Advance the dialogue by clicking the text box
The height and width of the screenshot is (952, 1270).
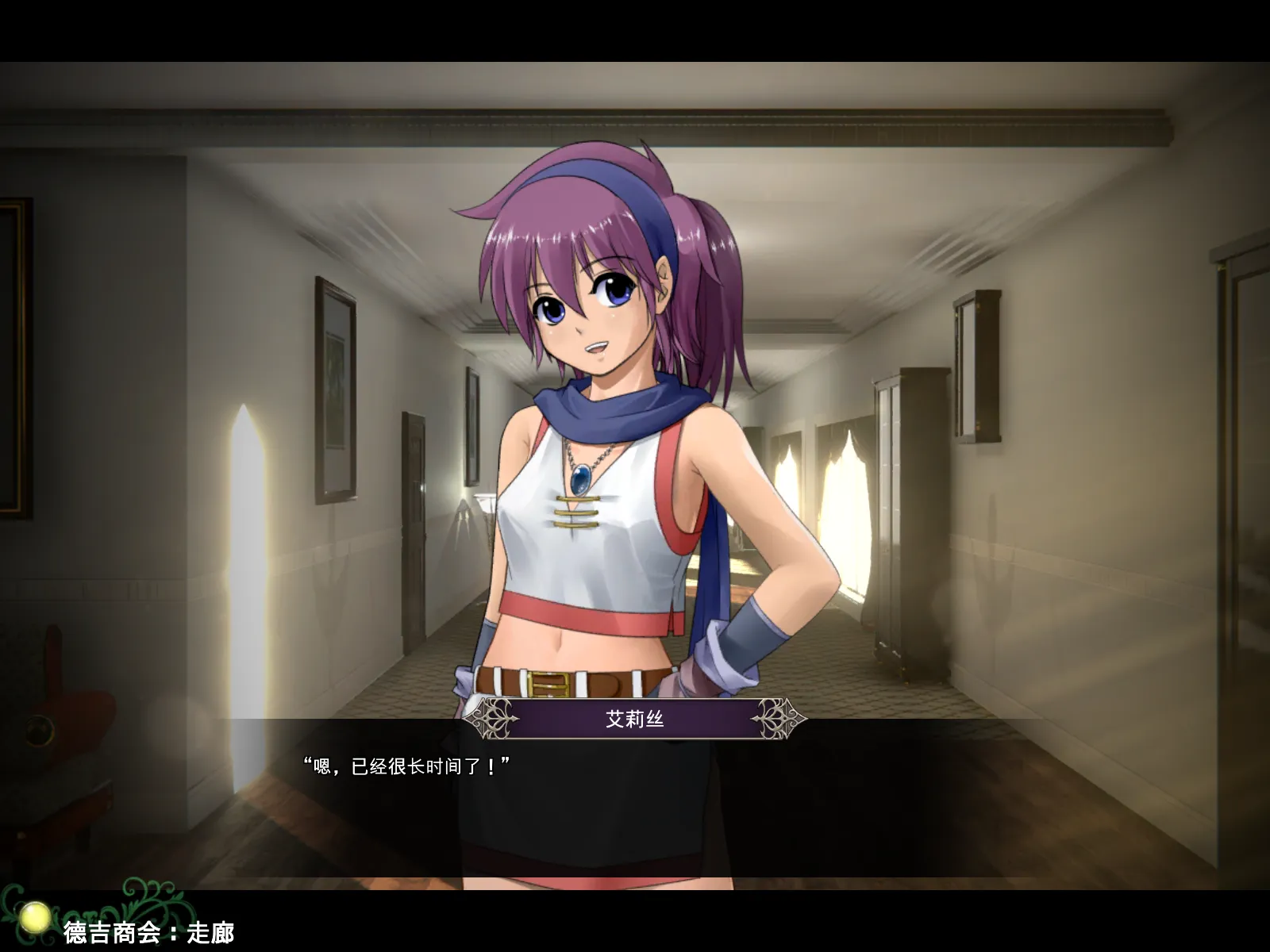(x=635, y=793)
